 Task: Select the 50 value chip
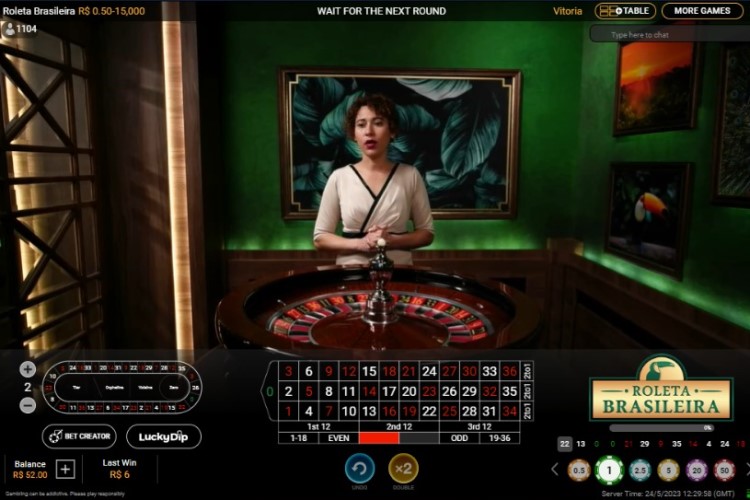point(726,469)
